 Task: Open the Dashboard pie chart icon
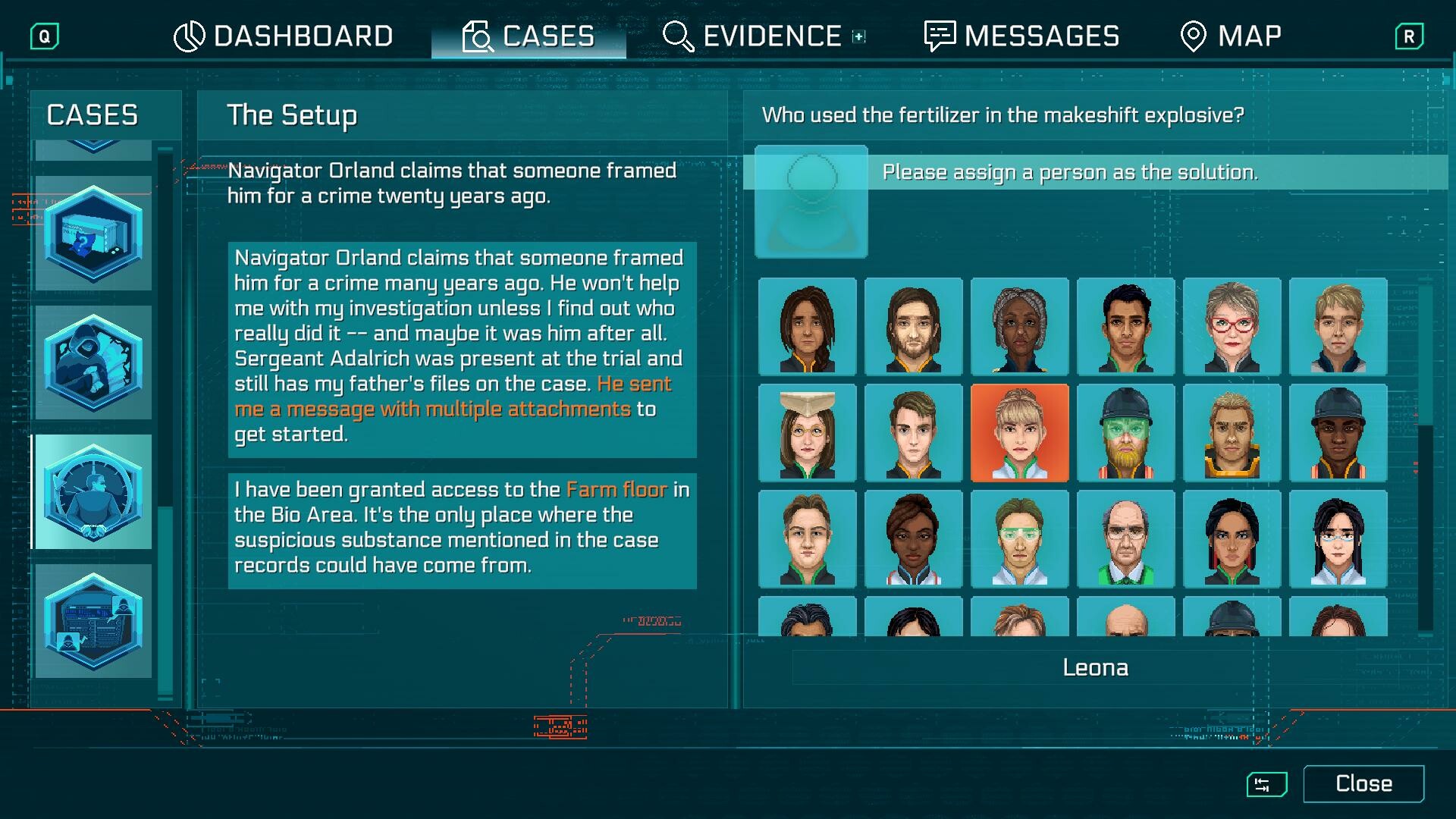(189, 35)
